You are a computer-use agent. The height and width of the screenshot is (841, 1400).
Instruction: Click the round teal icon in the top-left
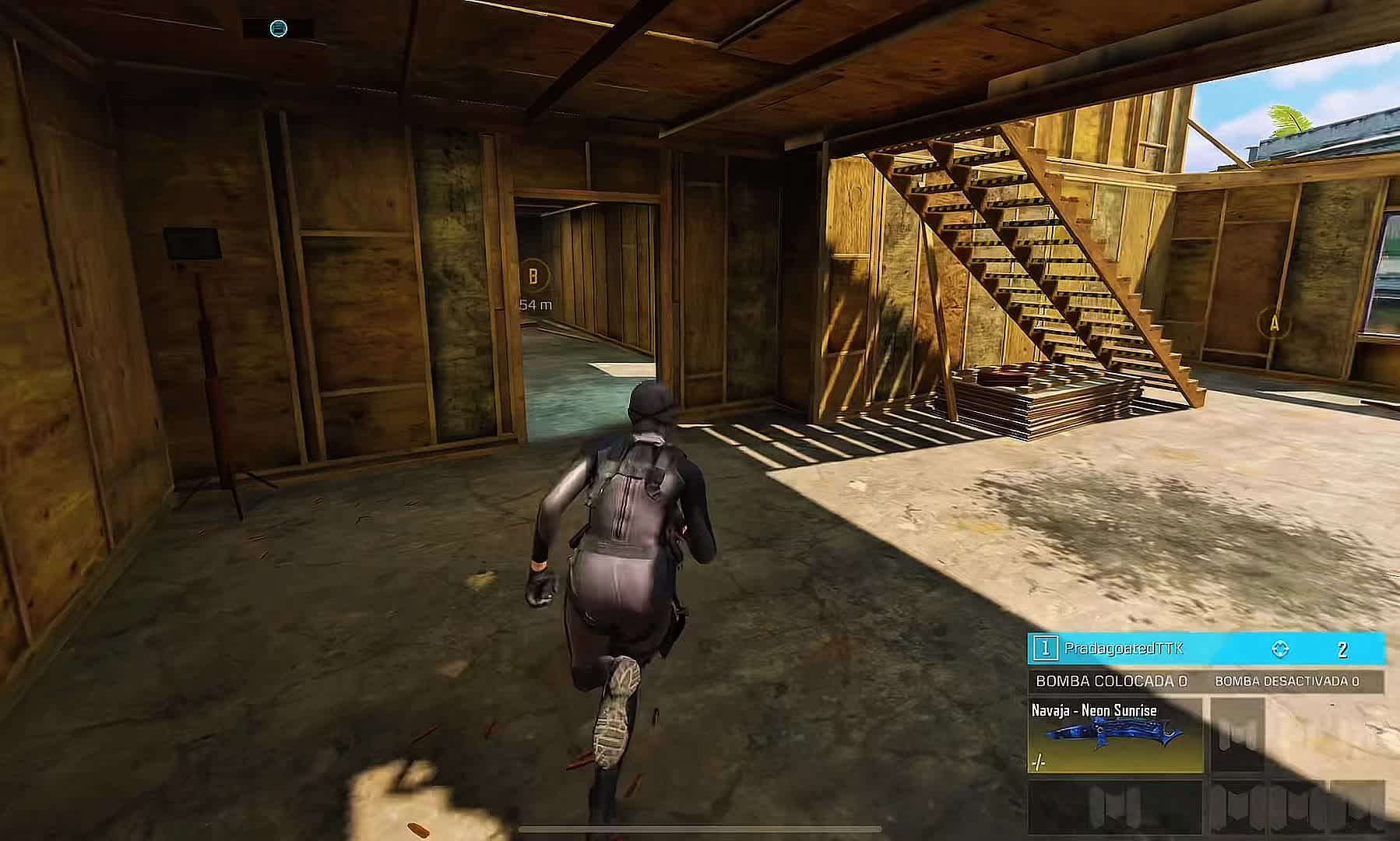278,29
